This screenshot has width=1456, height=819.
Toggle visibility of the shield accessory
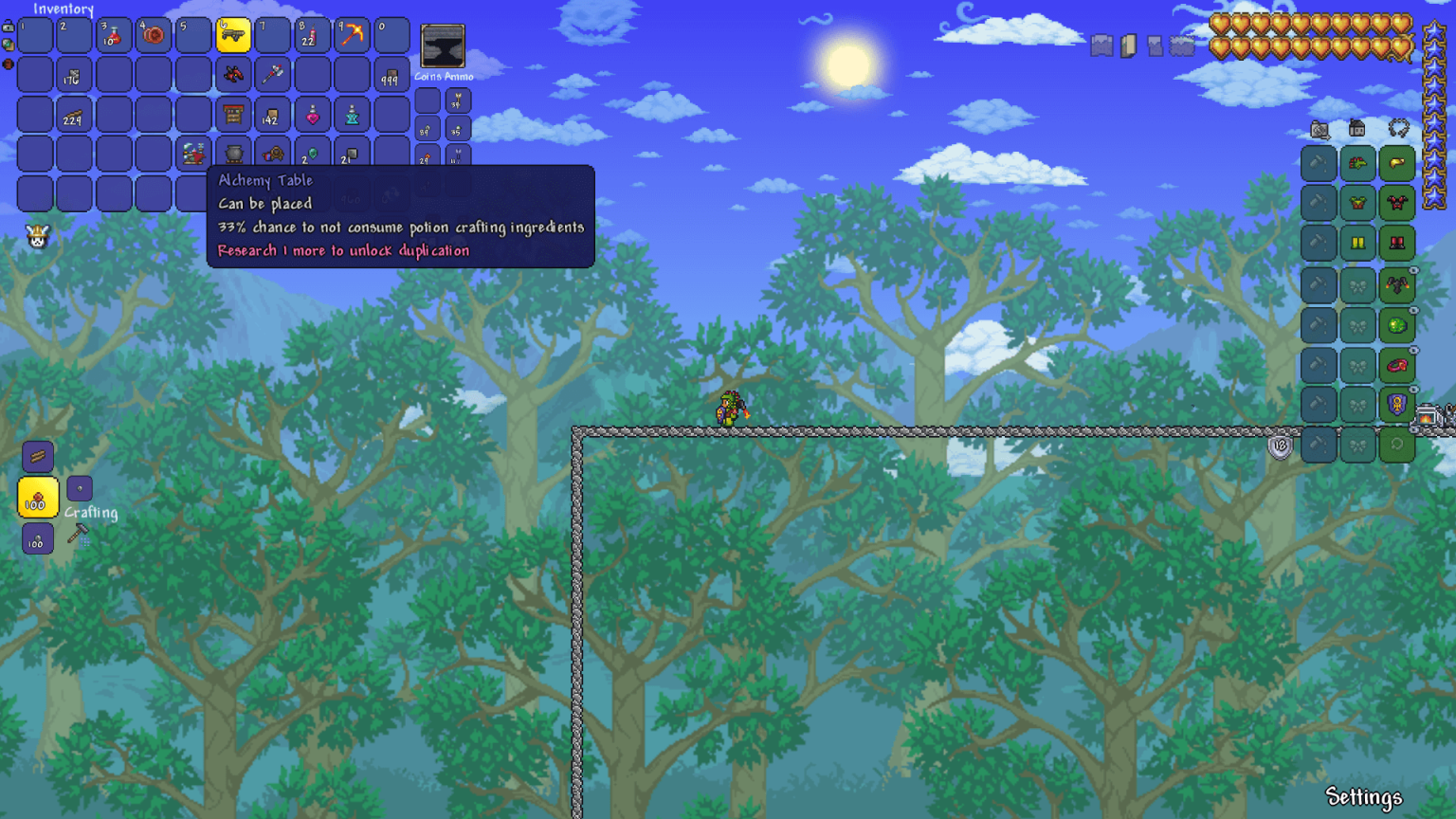(x=1412, y=390)
